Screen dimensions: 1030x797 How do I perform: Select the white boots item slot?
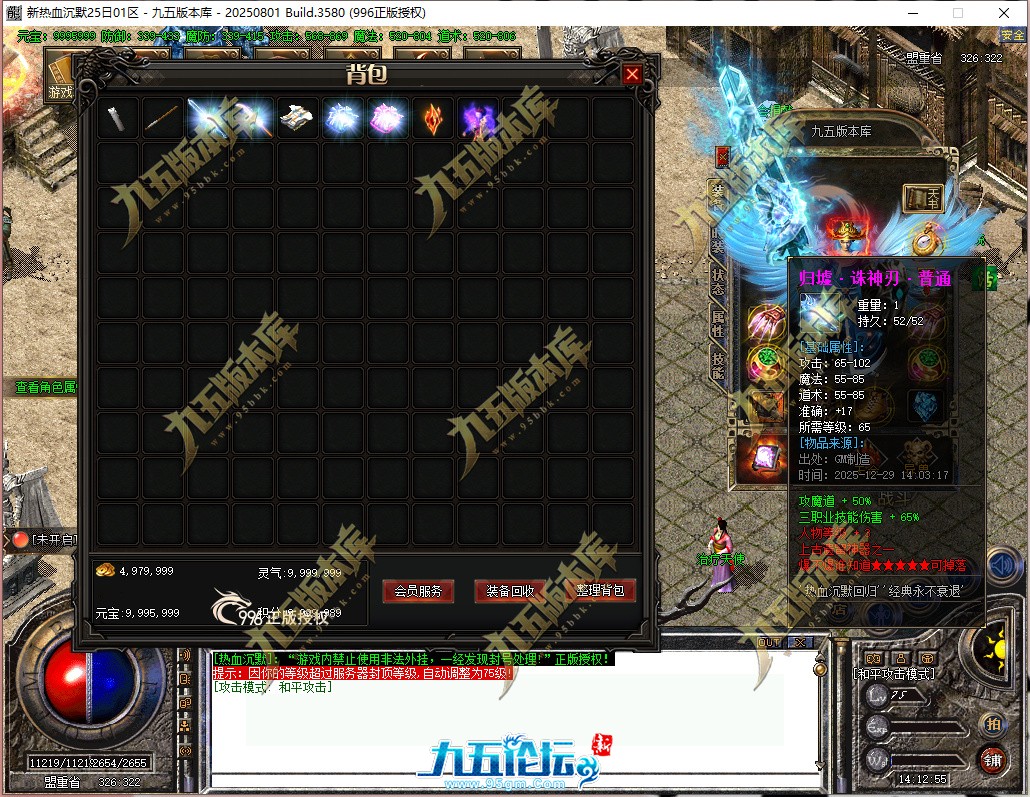(x=298, y=118)
